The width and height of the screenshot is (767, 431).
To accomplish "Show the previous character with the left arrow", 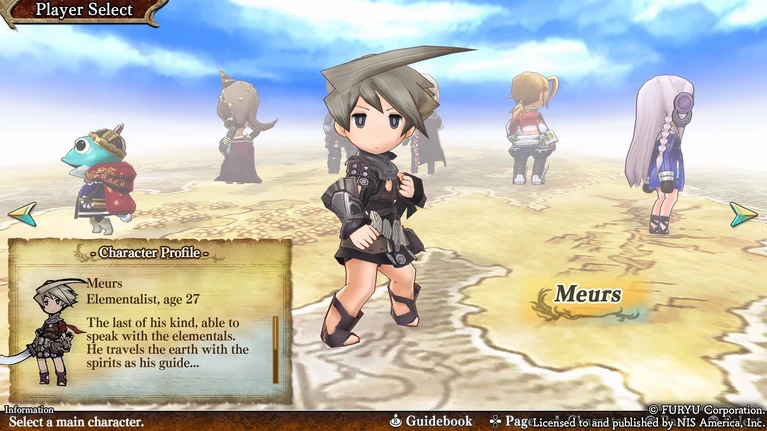I will [x=22, y=213].
